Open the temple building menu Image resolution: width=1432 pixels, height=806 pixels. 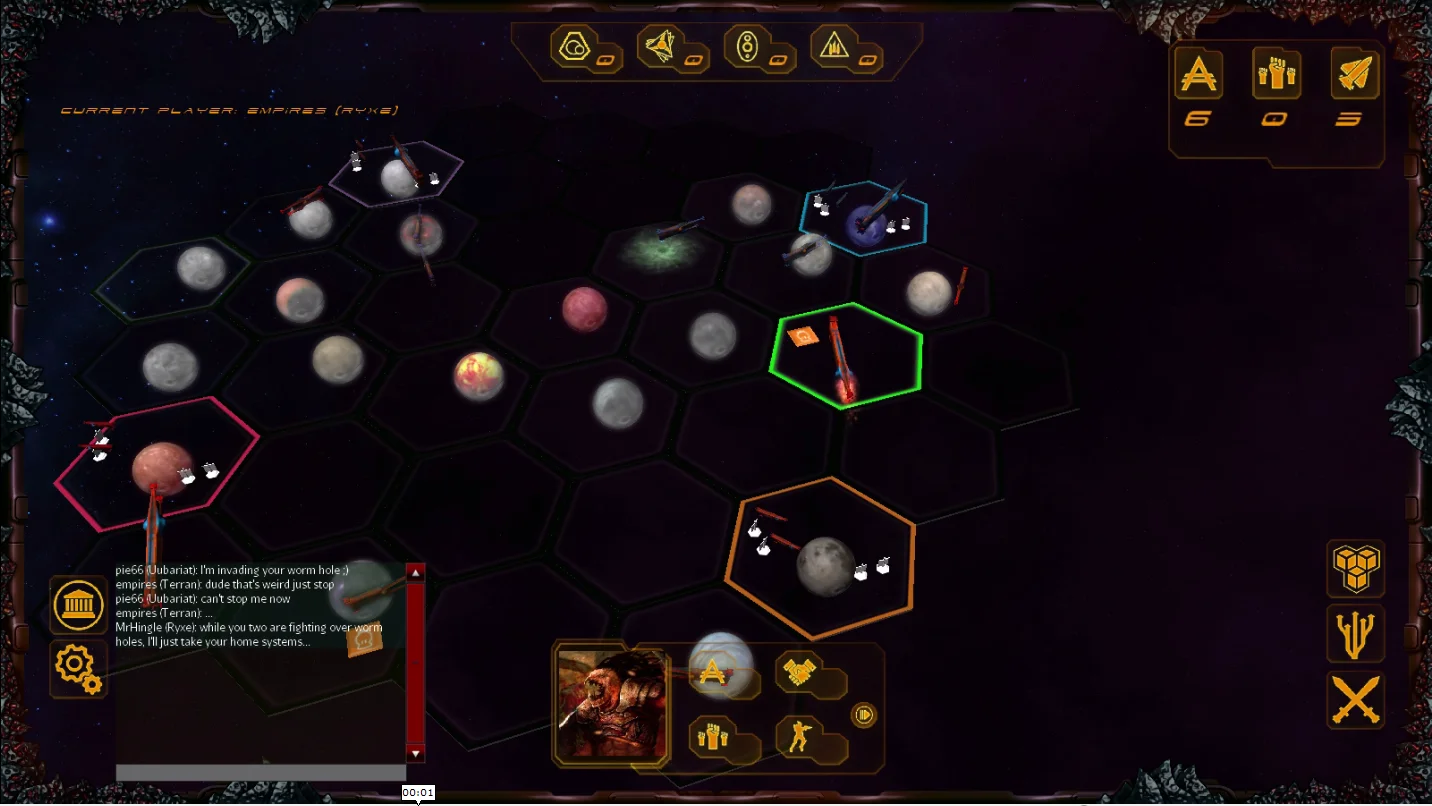79,605
